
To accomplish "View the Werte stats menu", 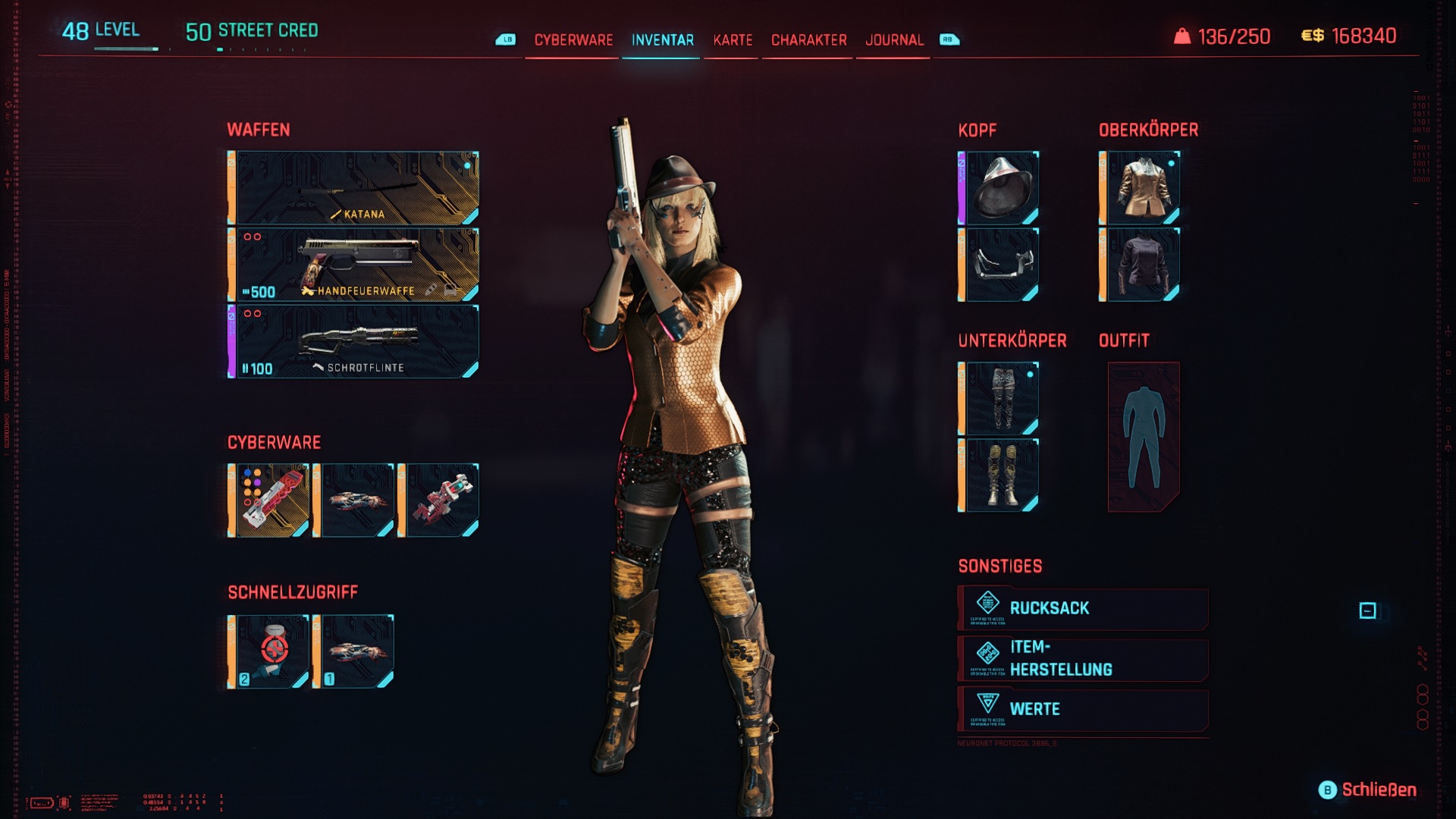I will 1083,709.
